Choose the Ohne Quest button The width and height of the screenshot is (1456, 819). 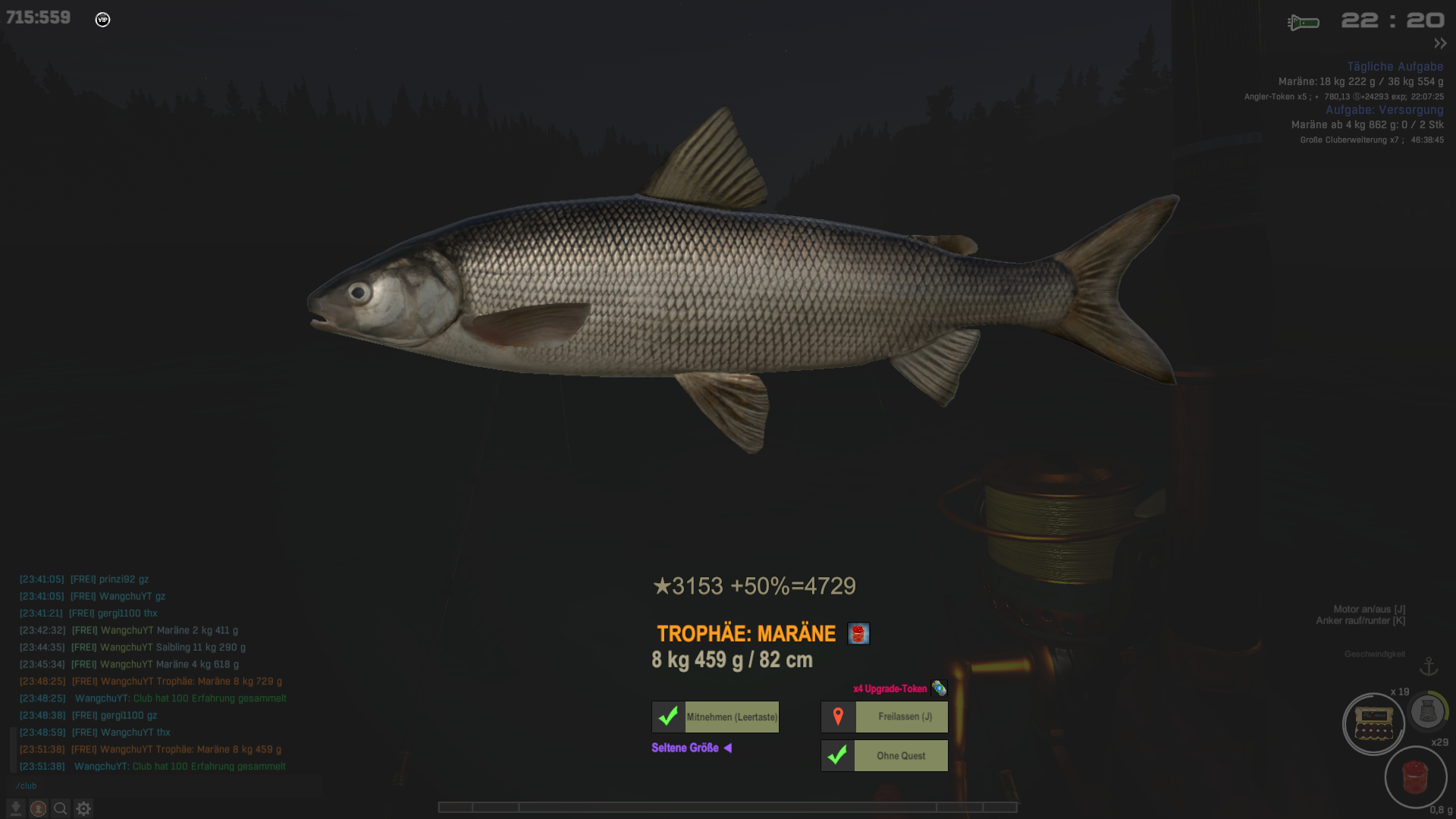[884, 756]
